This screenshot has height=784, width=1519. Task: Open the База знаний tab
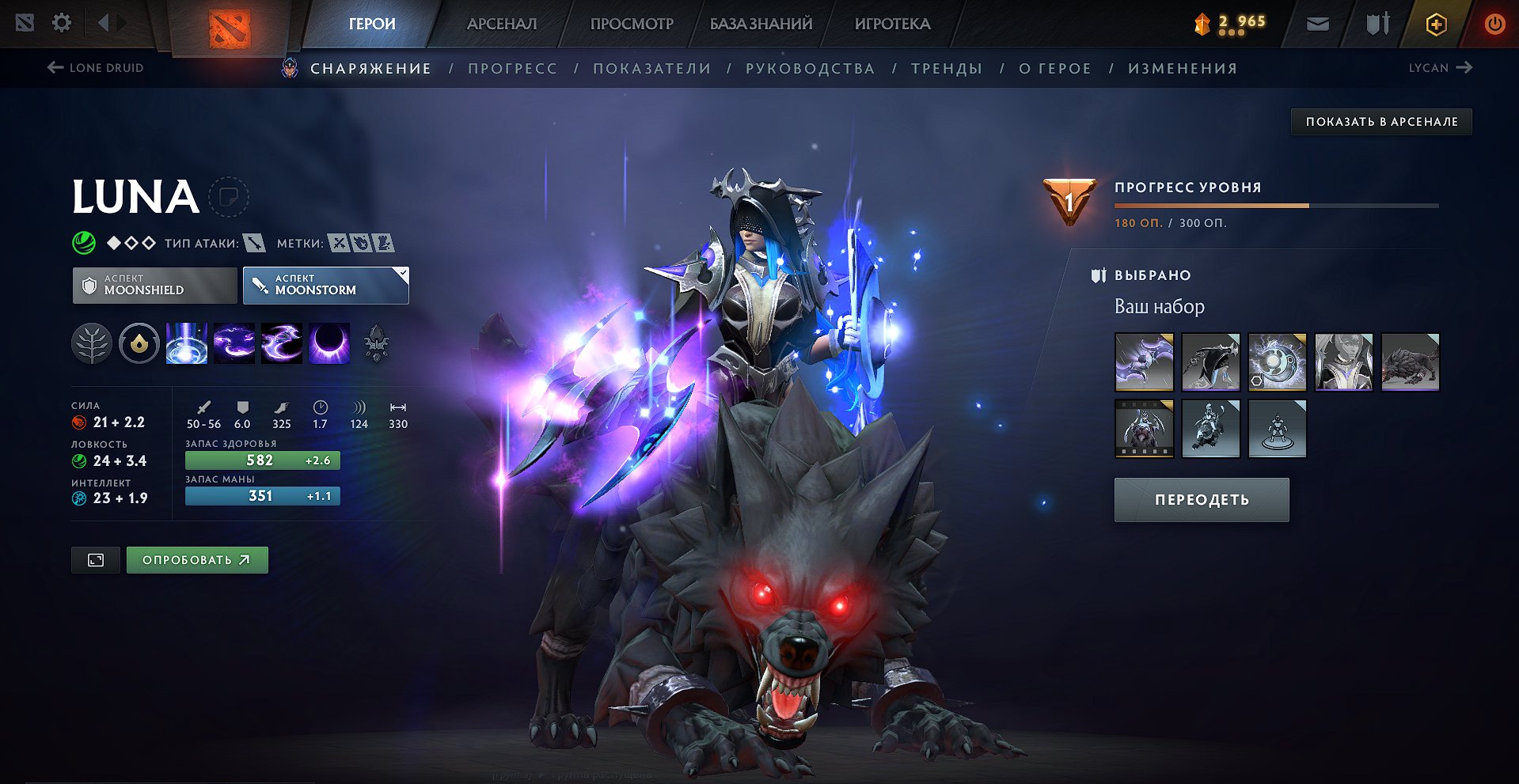pos(761,24)
